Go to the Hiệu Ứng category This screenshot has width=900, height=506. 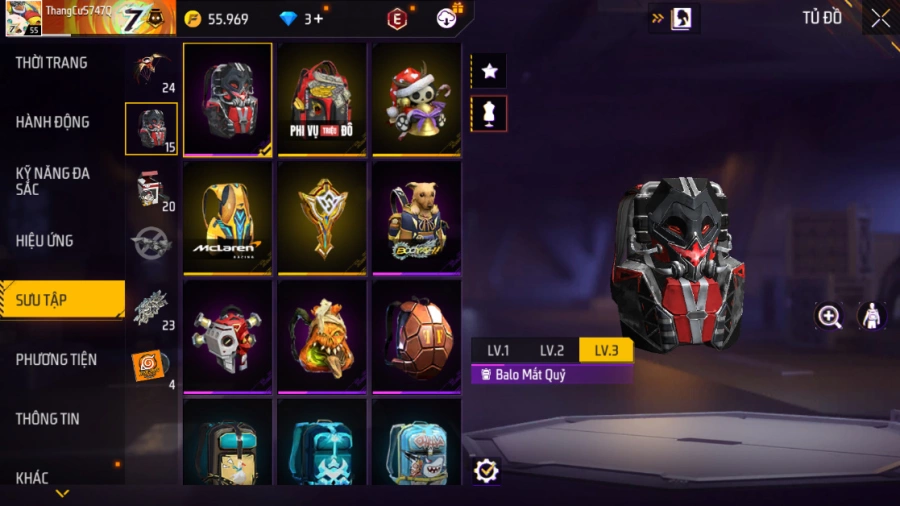45,241
